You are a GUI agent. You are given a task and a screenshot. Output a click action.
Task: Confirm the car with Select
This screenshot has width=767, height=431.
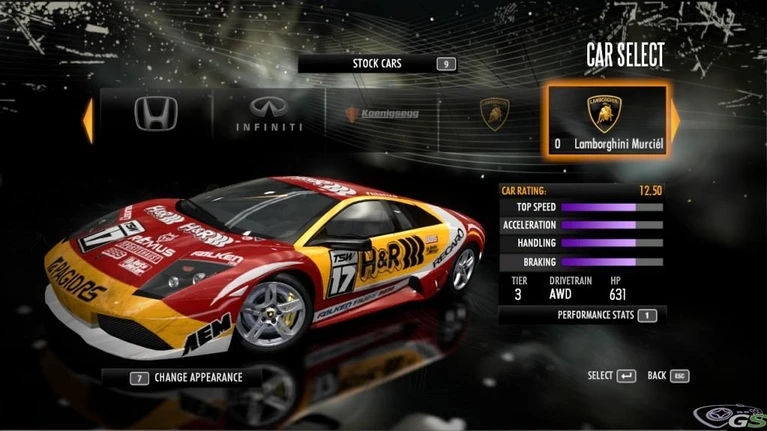point(611,376)
